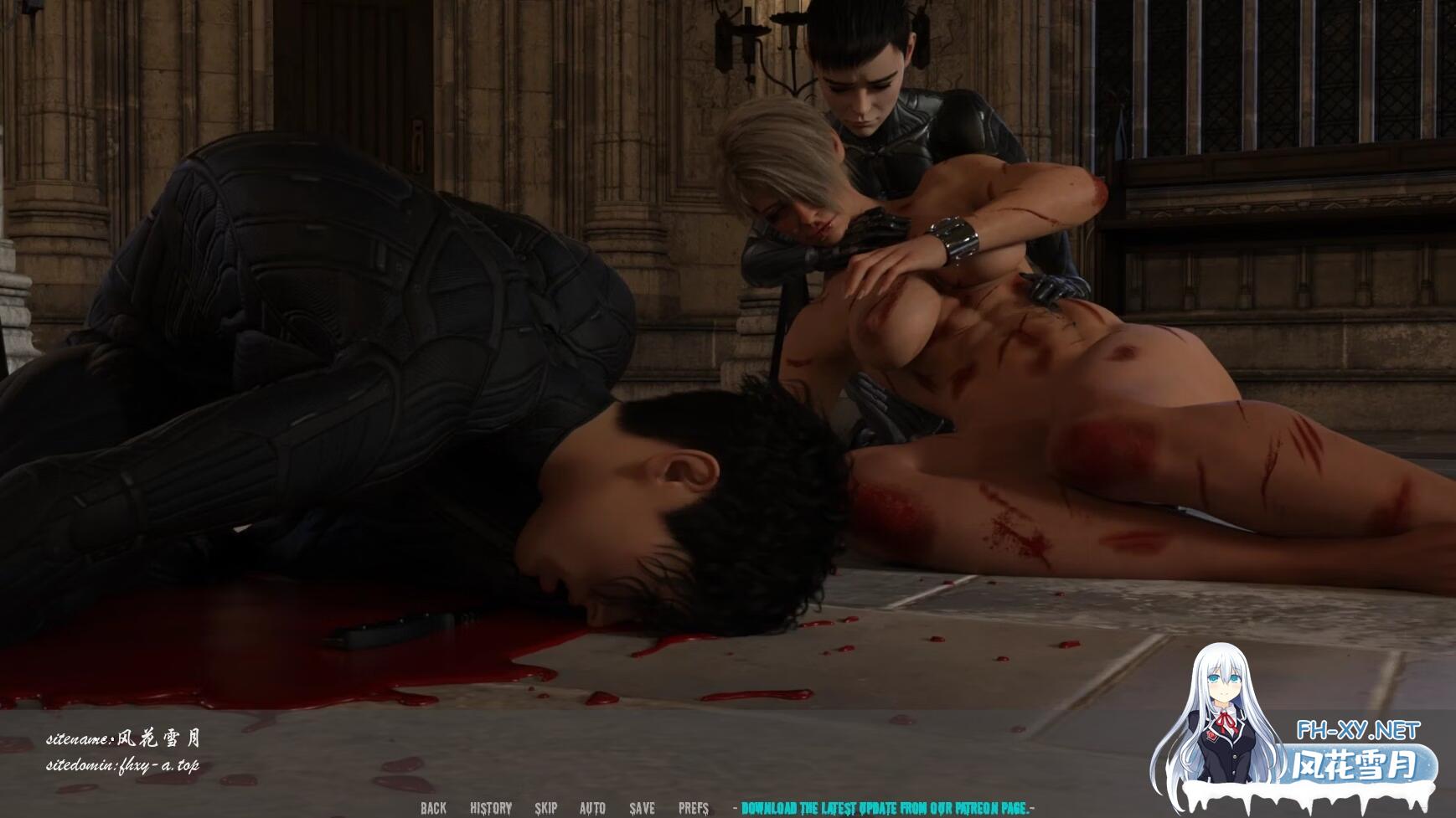The height and width of the screenshot is (818, 1456).
Task: Activate Skip to fast-forward text
Action: pos(545,808)
